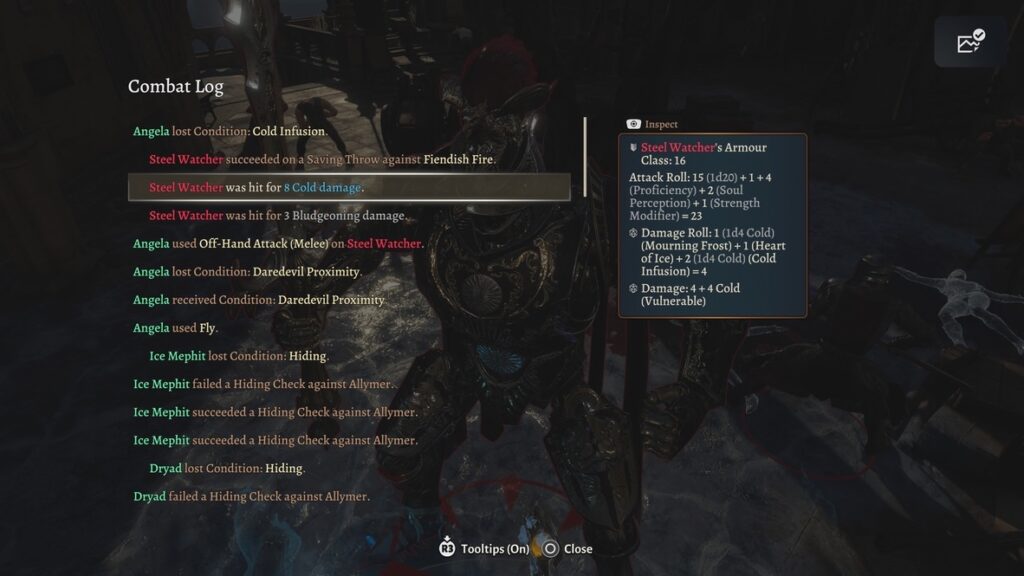Select the Dryad failed Hiding Check entry

point(251,496)
